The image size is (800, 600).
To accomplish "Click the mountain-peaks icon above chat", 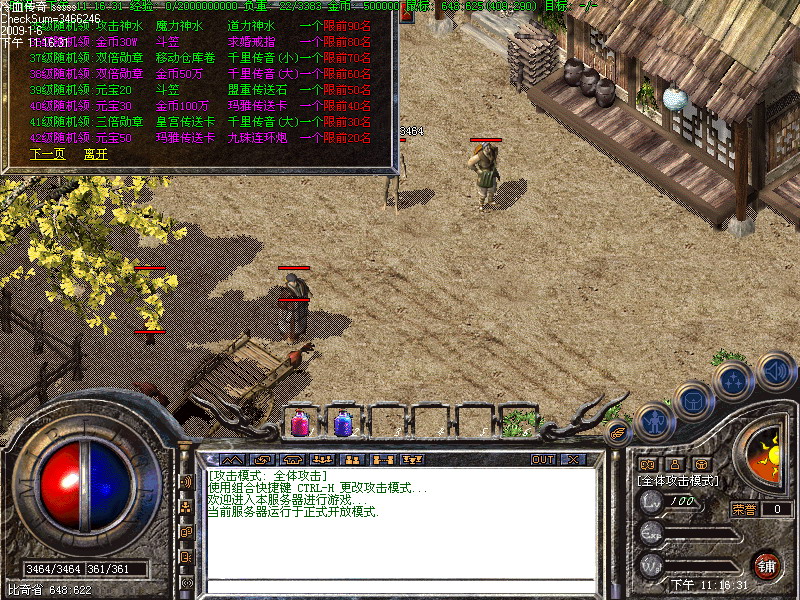I will tap(232, 460).
